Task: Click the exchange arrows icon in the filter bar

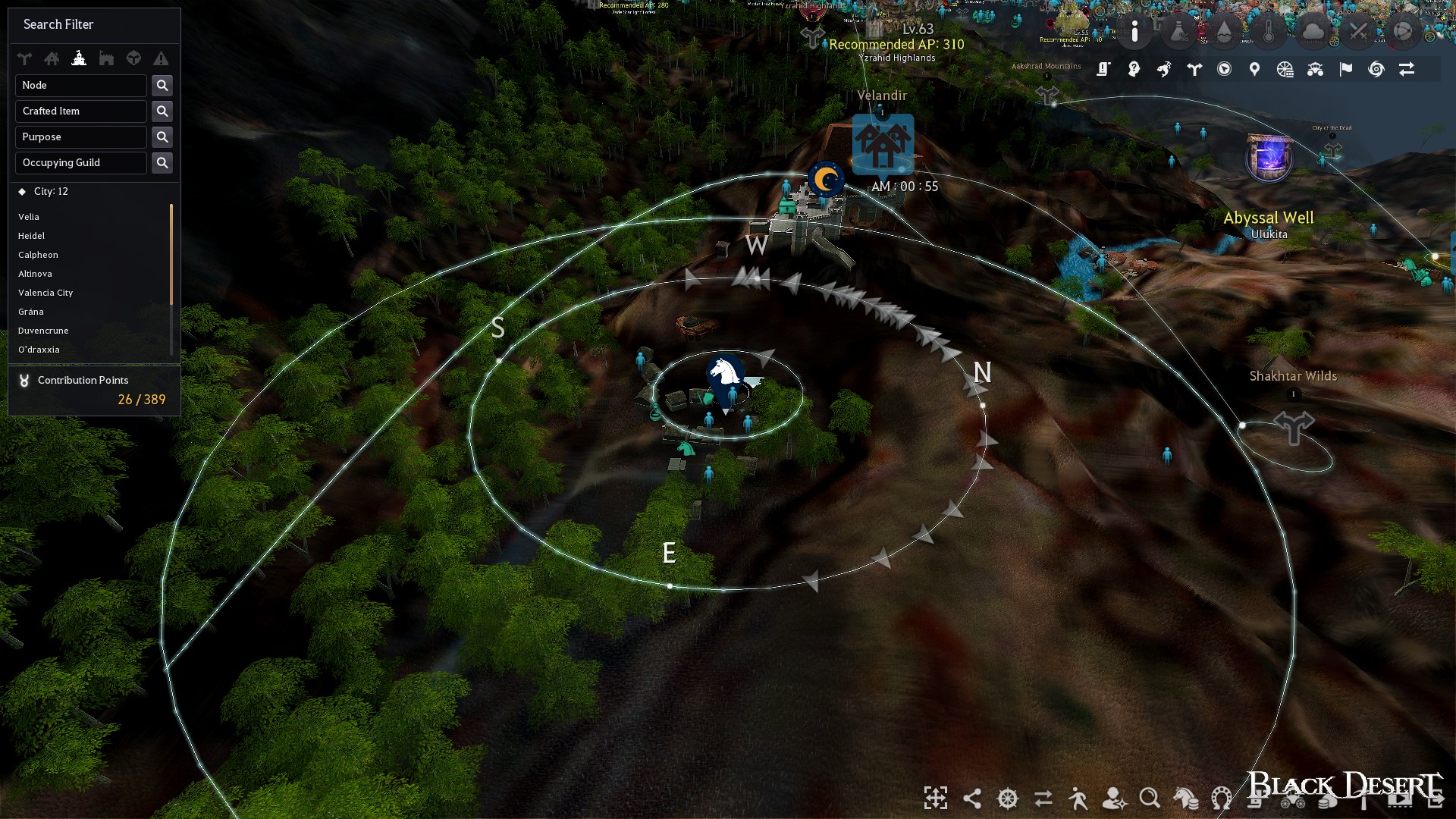Action: [x=1407, y=69]
